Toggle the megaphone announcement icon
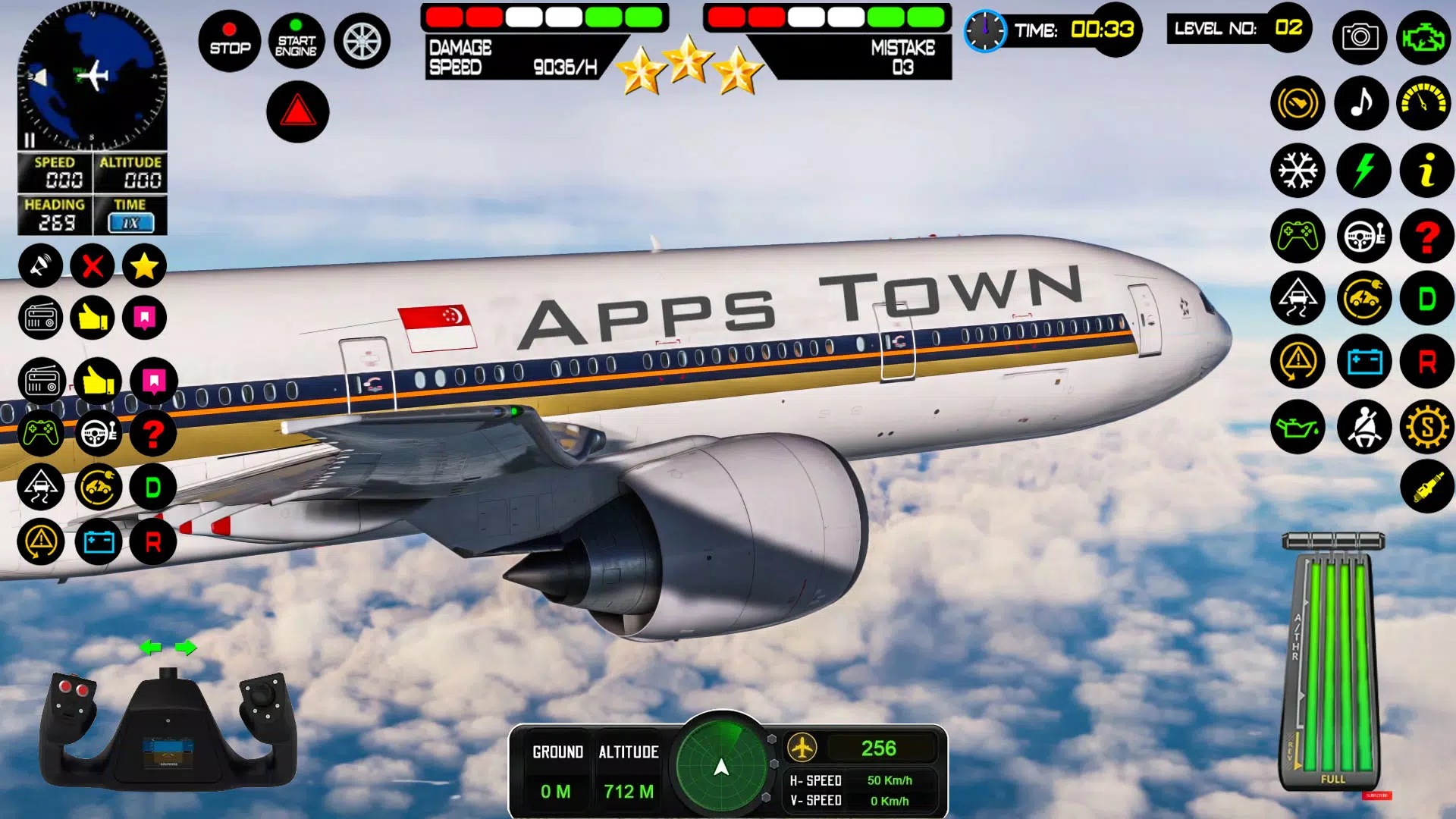1456x819 pixels. tap(42, 265)
